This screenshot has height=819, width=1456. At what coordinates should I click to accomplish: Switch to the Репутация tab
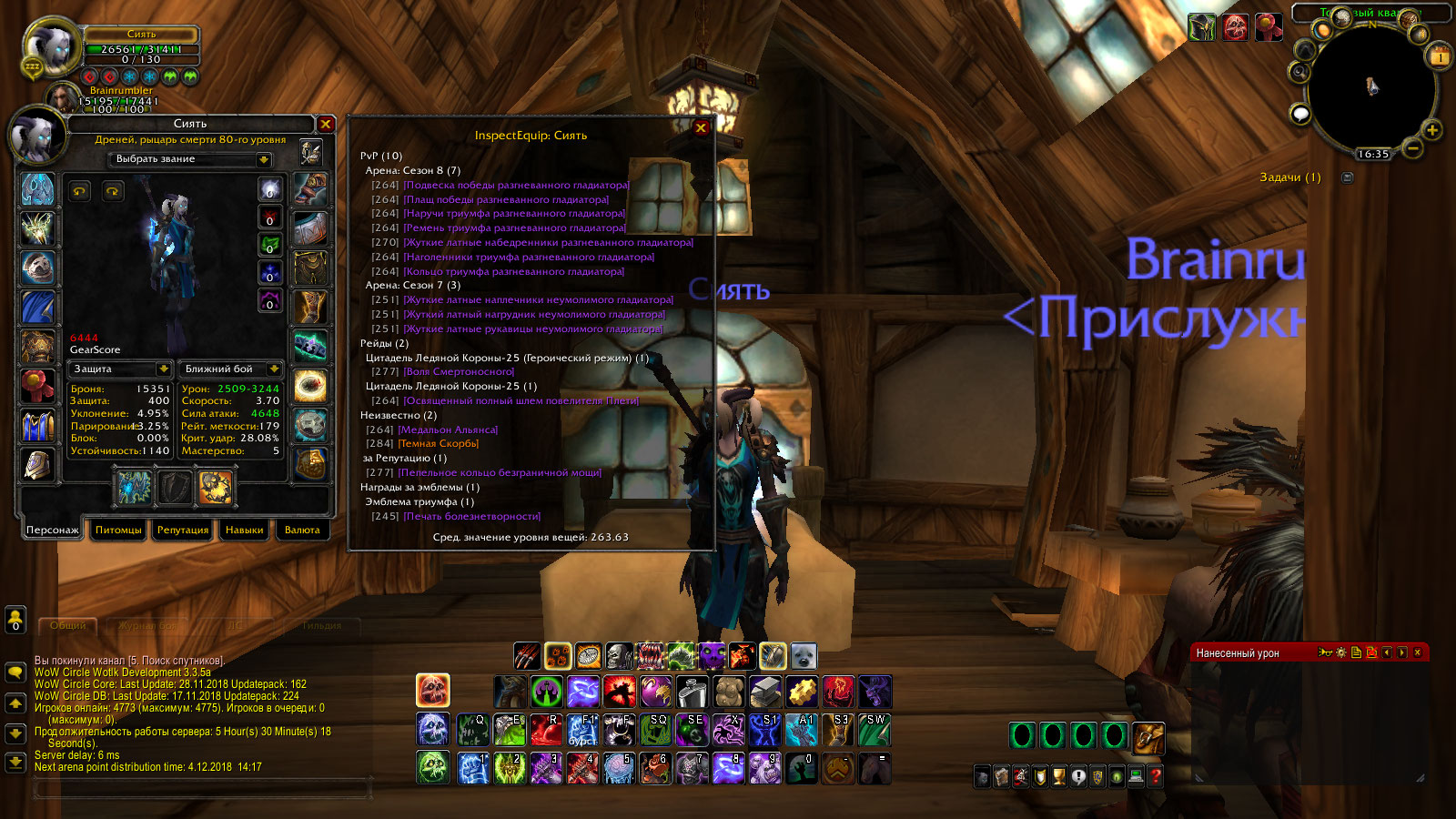pyautogui.click(x=183, y=530)
